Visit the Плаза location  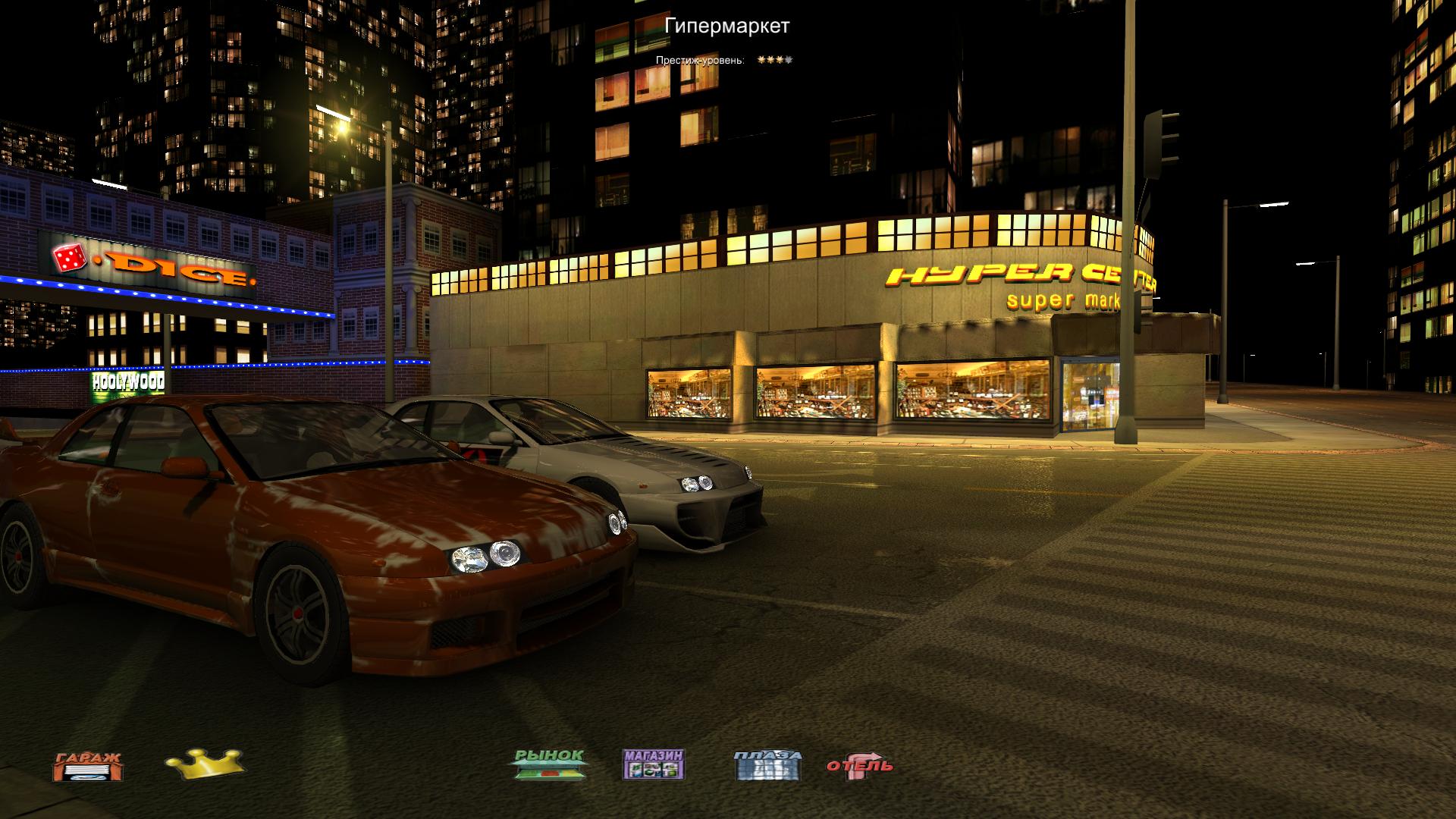click(767, 764)
